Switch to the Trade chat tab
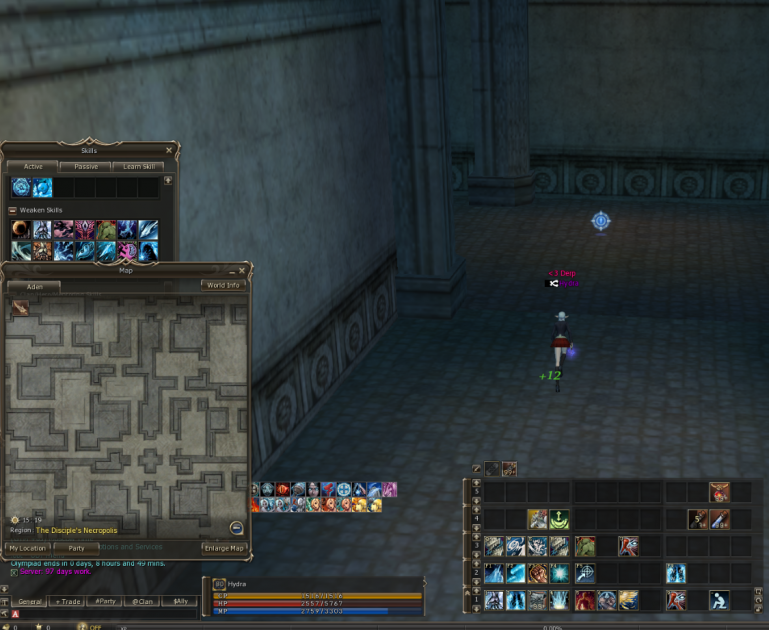The image size is (769, 630). (69, 601)
